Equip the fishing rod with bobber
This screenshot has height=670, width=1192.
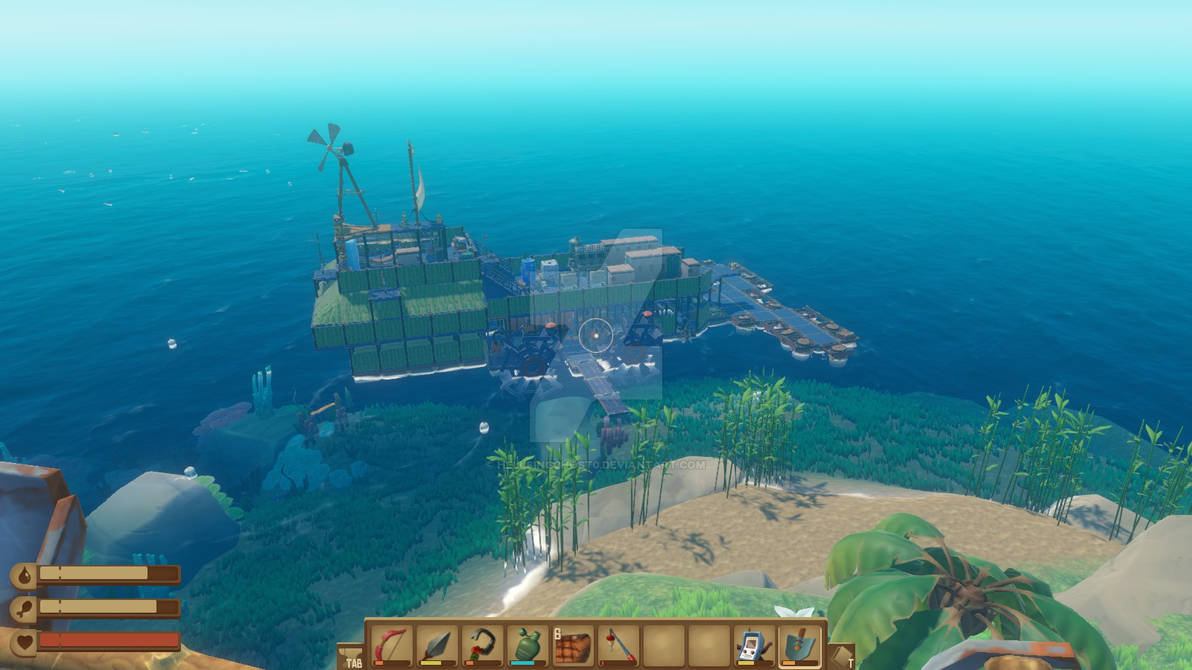pyautogui.click(x=617, y=645)
